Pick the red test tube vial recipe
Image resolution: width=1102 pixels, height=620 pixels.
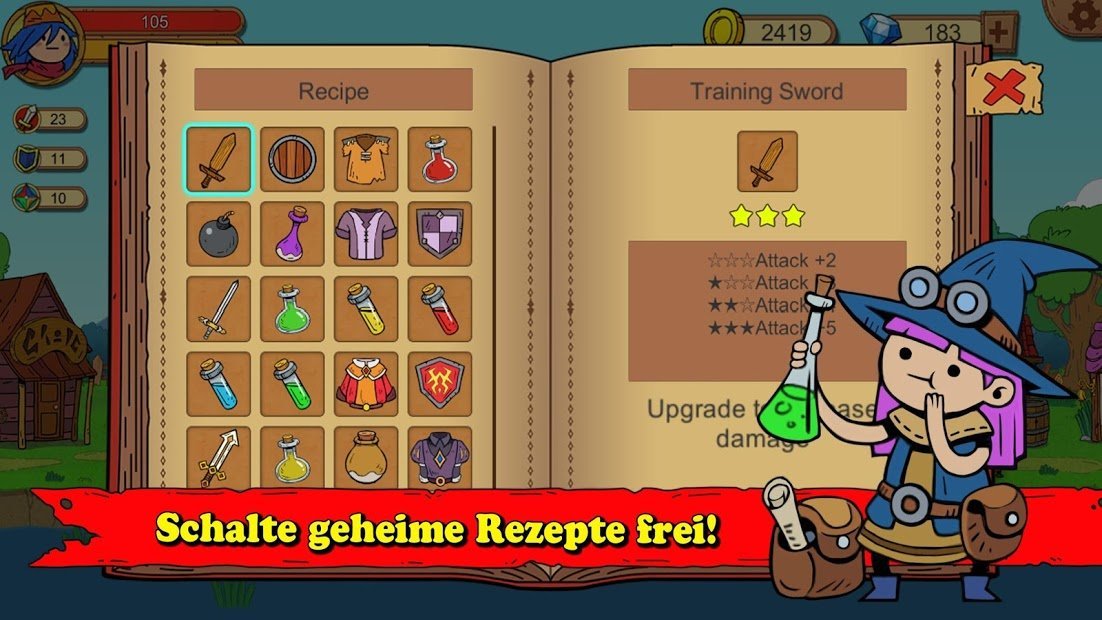tap(440, 309)
